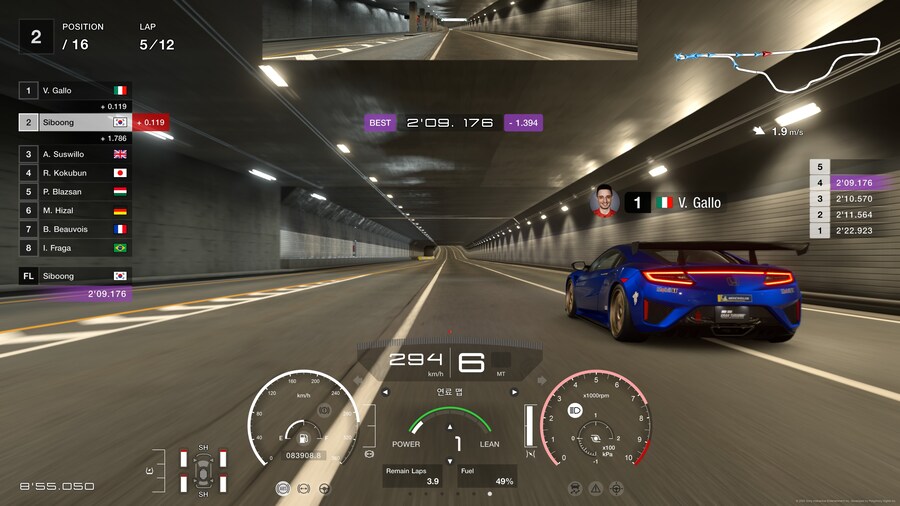Select V. Gallo's row in the standings

(x=74, y=90)
